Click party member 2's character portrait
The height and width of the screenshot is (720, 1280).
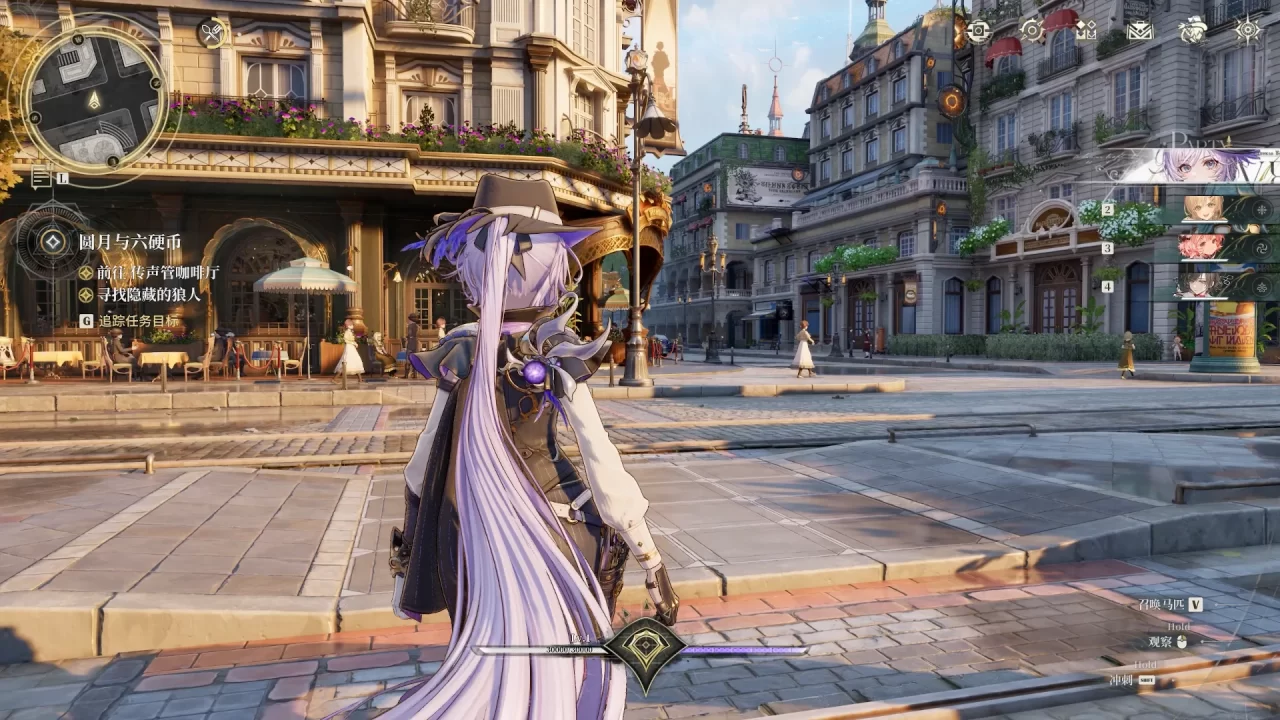[1200, 209]
